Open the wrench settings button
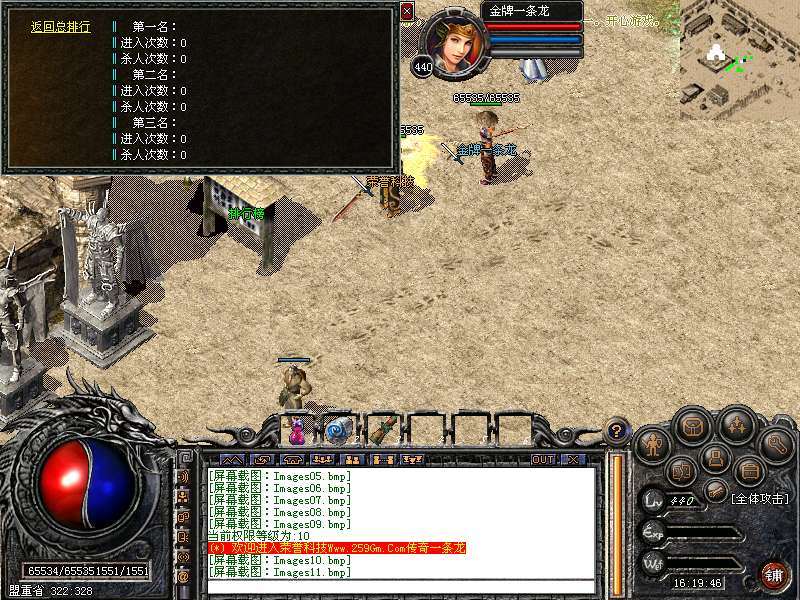 point(776,444)
